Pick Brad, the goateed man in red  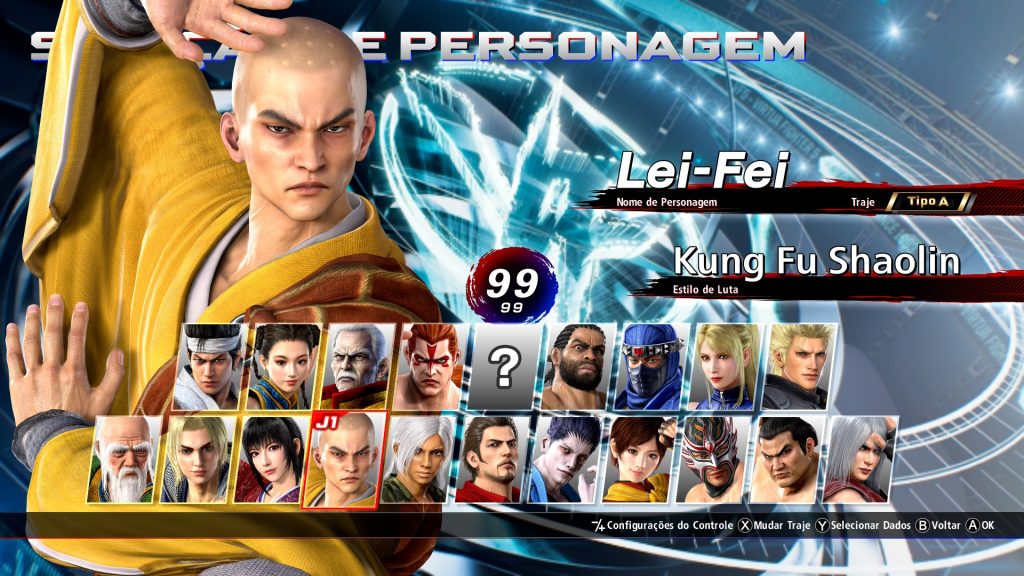[491, 460]
